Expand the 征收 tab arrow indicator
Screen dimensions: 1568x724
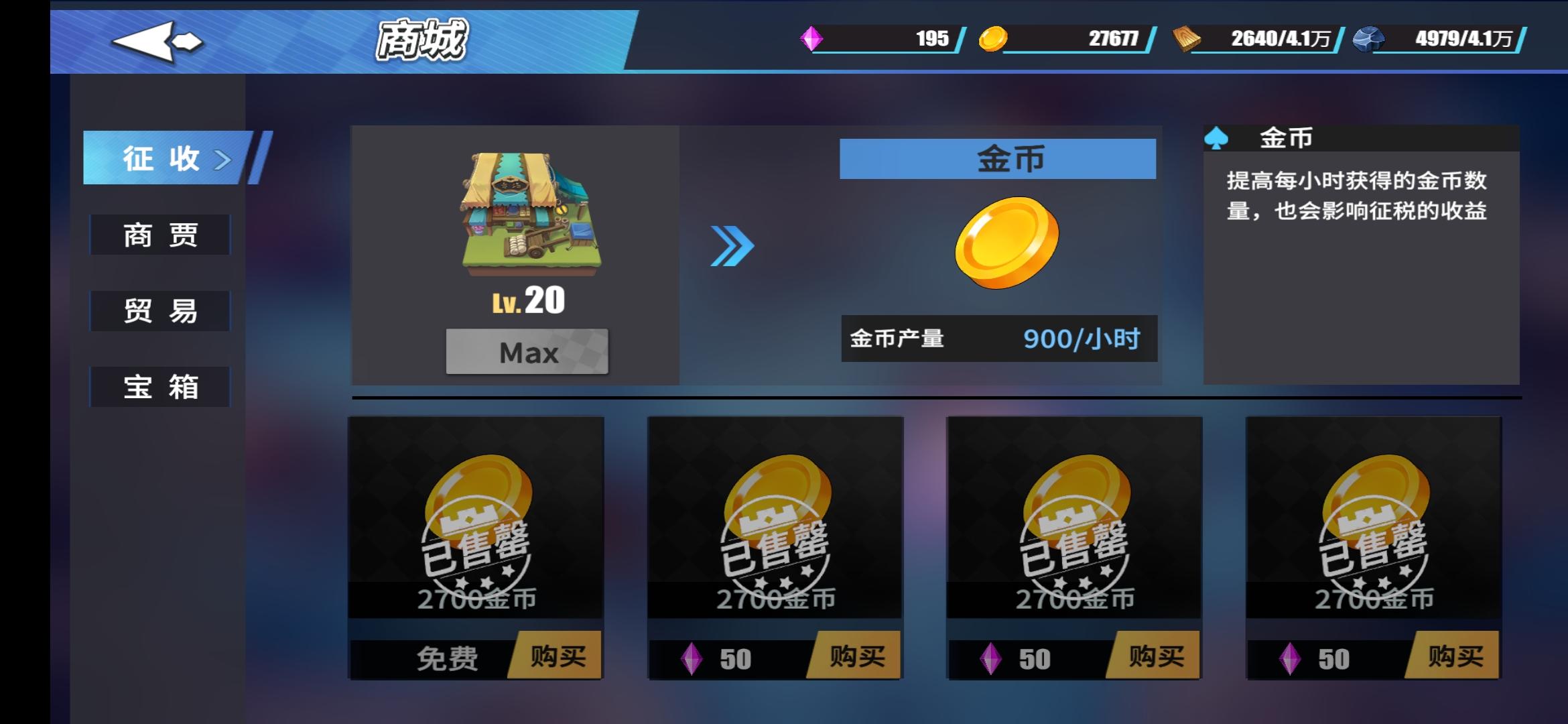pos(221,158)
